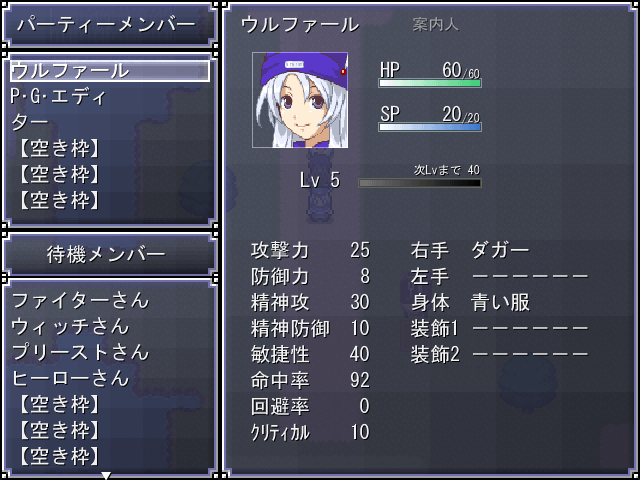
Task: Click the right-hand ダガー equipment slot
Action: pyautogui.click(x=500, y=250)
